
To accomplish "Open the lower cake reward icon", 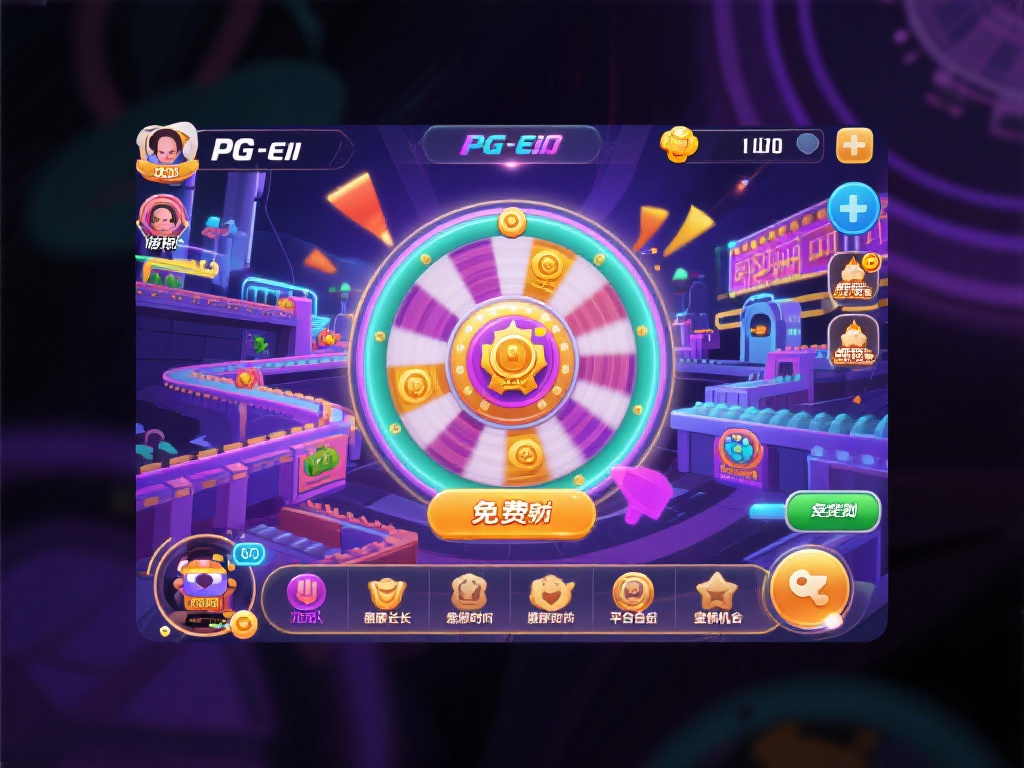I will 853,341.
